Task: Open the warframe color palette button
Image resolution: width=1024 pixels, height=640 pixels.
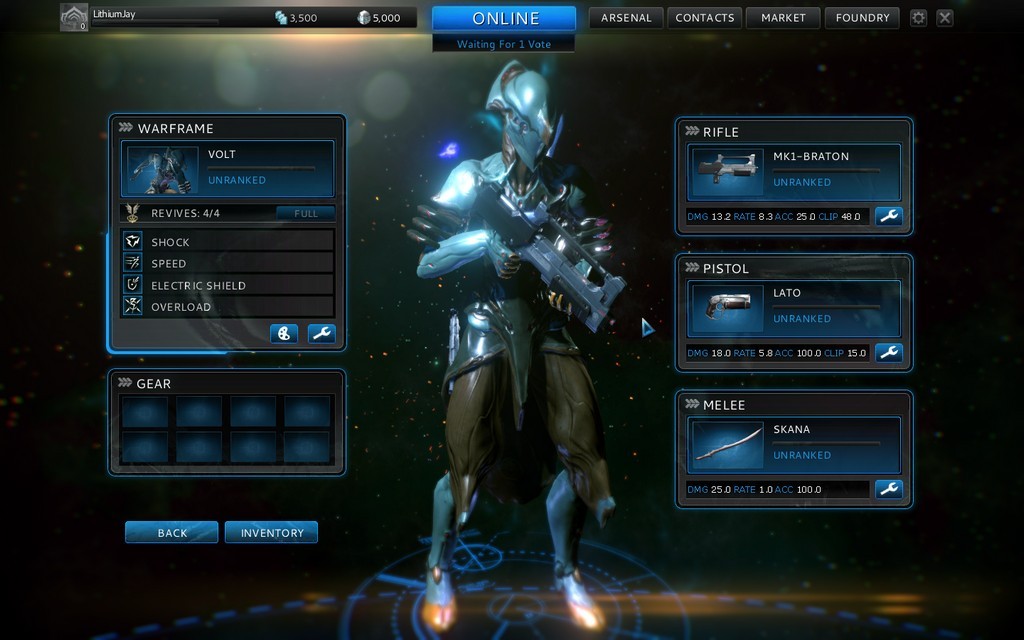Action: (284, 334)
